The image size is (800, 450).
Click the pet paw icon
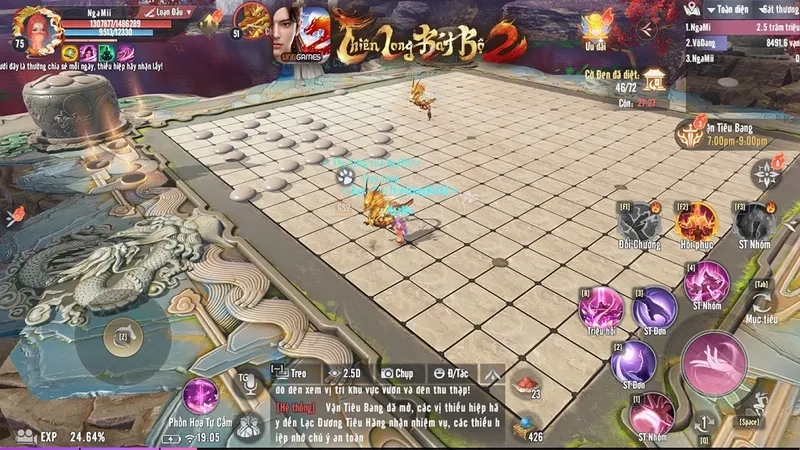343,177
